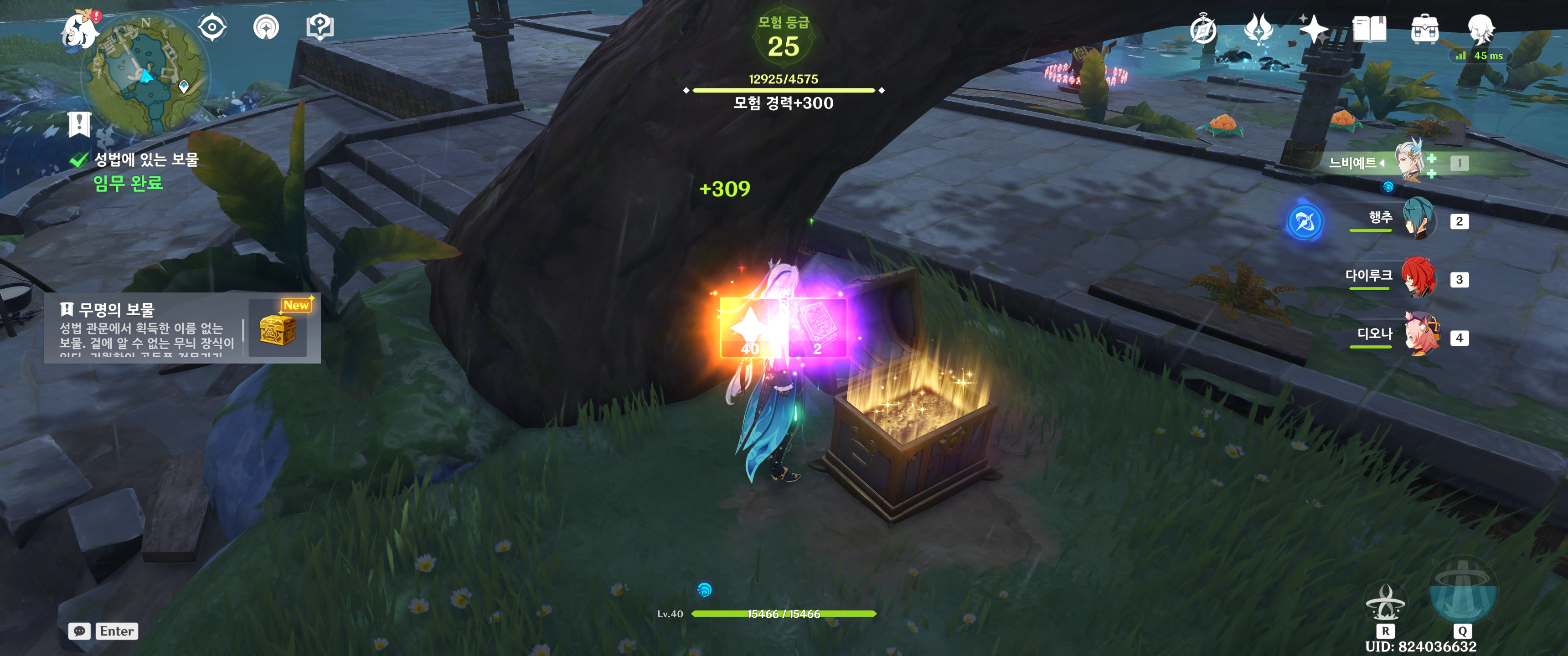This screenshot has width=1568, height=656.
Task: Switch to party member 다이루크
Action: tap(1418, 278)
